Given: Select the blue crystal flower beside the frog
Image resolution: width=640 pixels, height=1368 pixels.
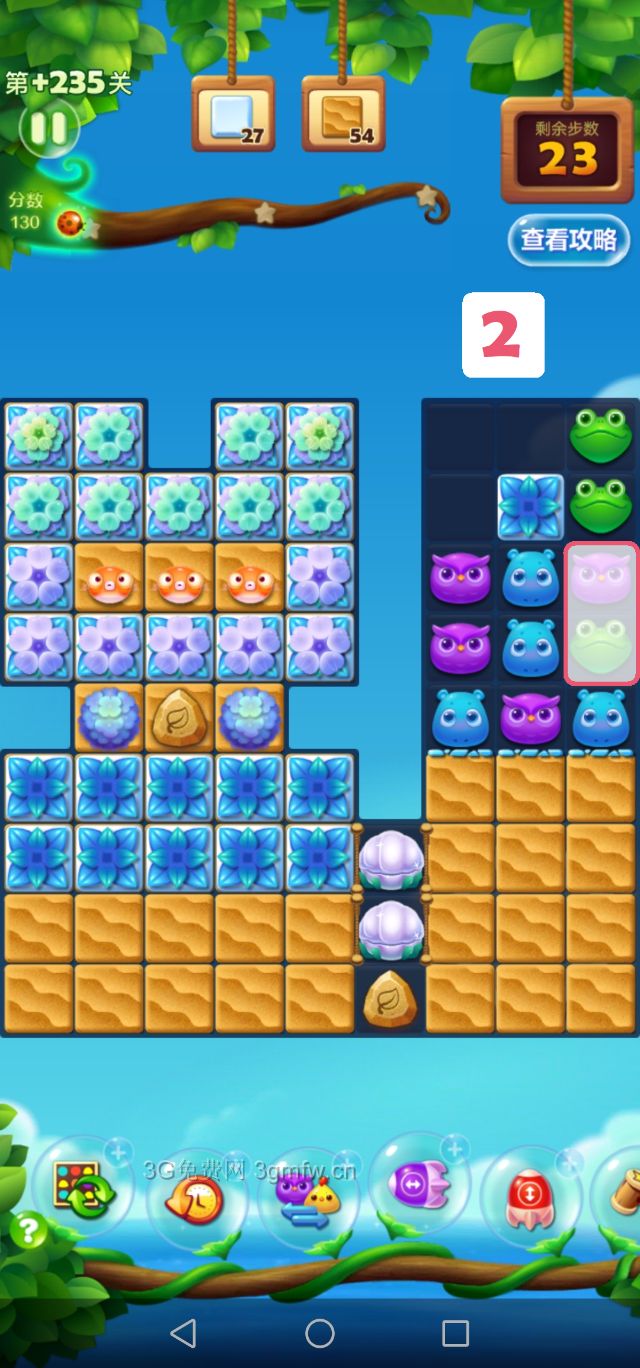Looking at the screenshot, I should pyautogui.click(x=531, y=507).
